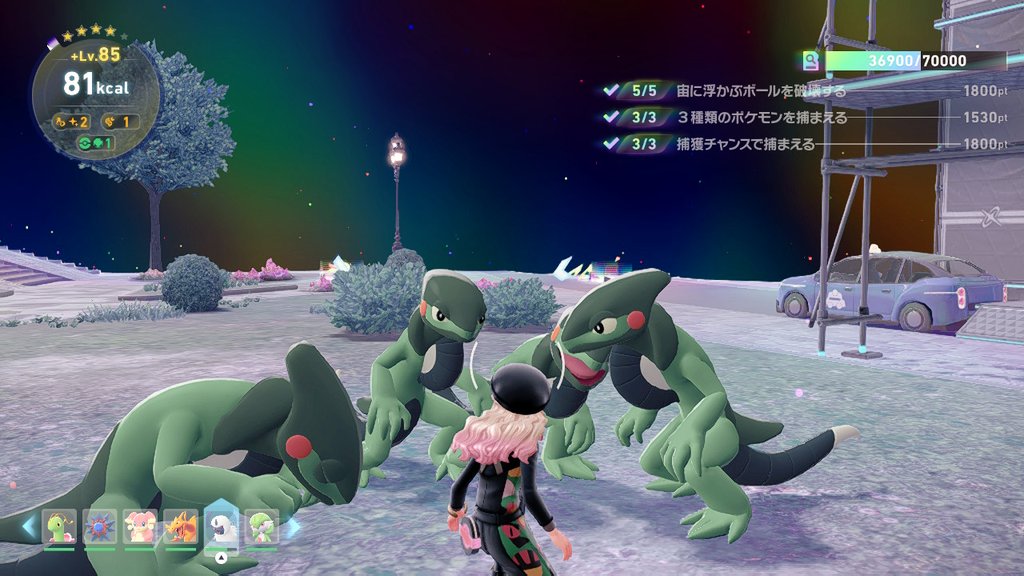The image size is (1024, 576).
Task: Select Meganium in the party bar
Action: tap(59, 528)
